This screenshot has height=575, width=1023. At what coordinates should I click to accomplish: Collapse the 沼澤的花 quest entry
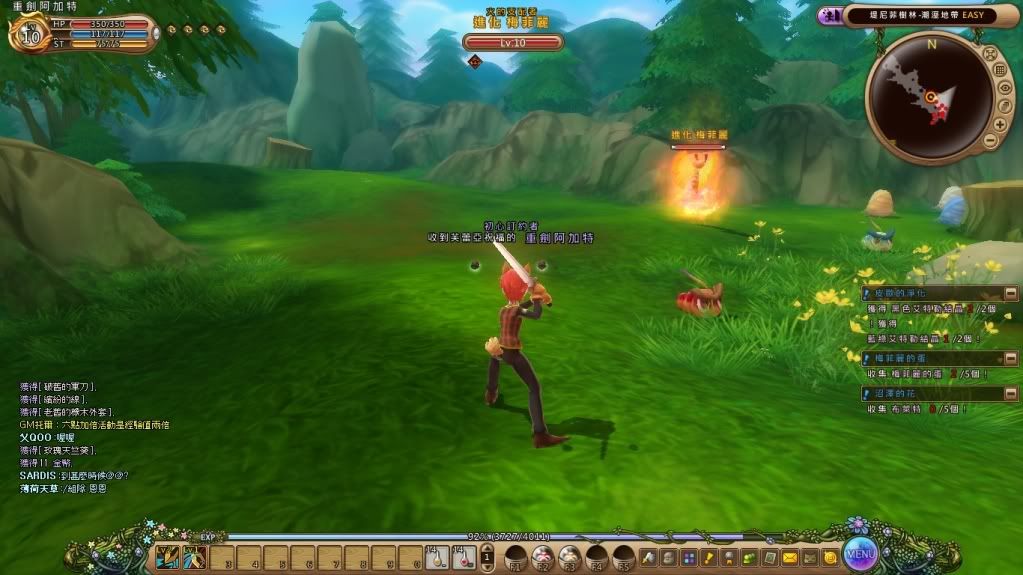click(x=1011, y=394)
